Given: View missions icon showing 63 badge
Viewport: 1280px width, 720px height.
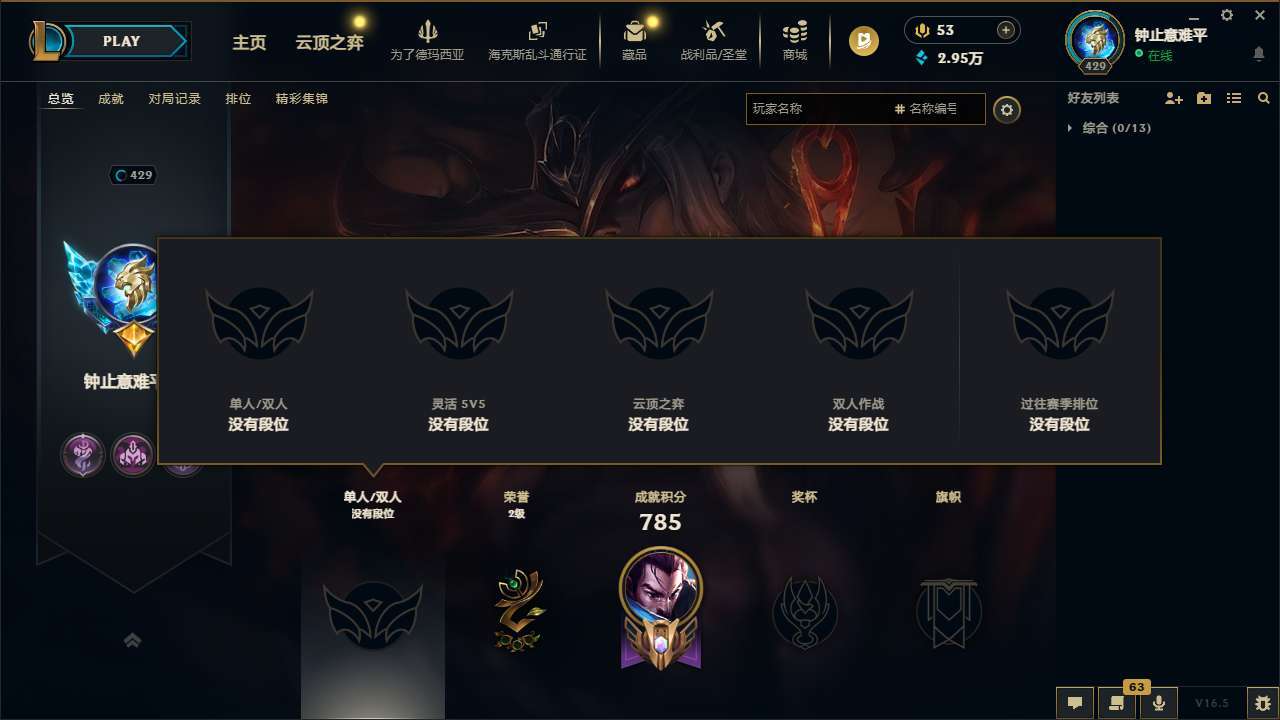Looking at the screenshot, I should pos(1117,703).
